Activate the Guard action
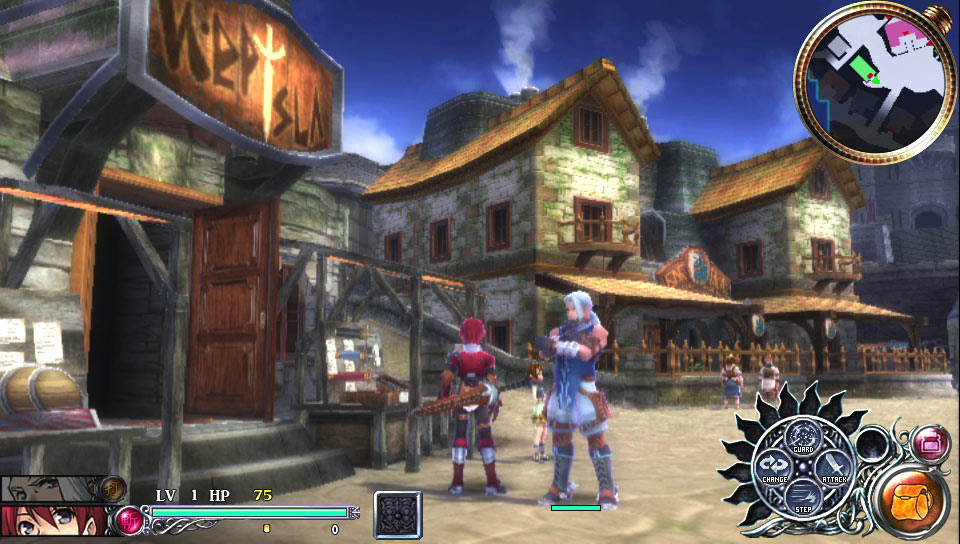The height and width of the screenshot is (544, 960). point(802,437)
